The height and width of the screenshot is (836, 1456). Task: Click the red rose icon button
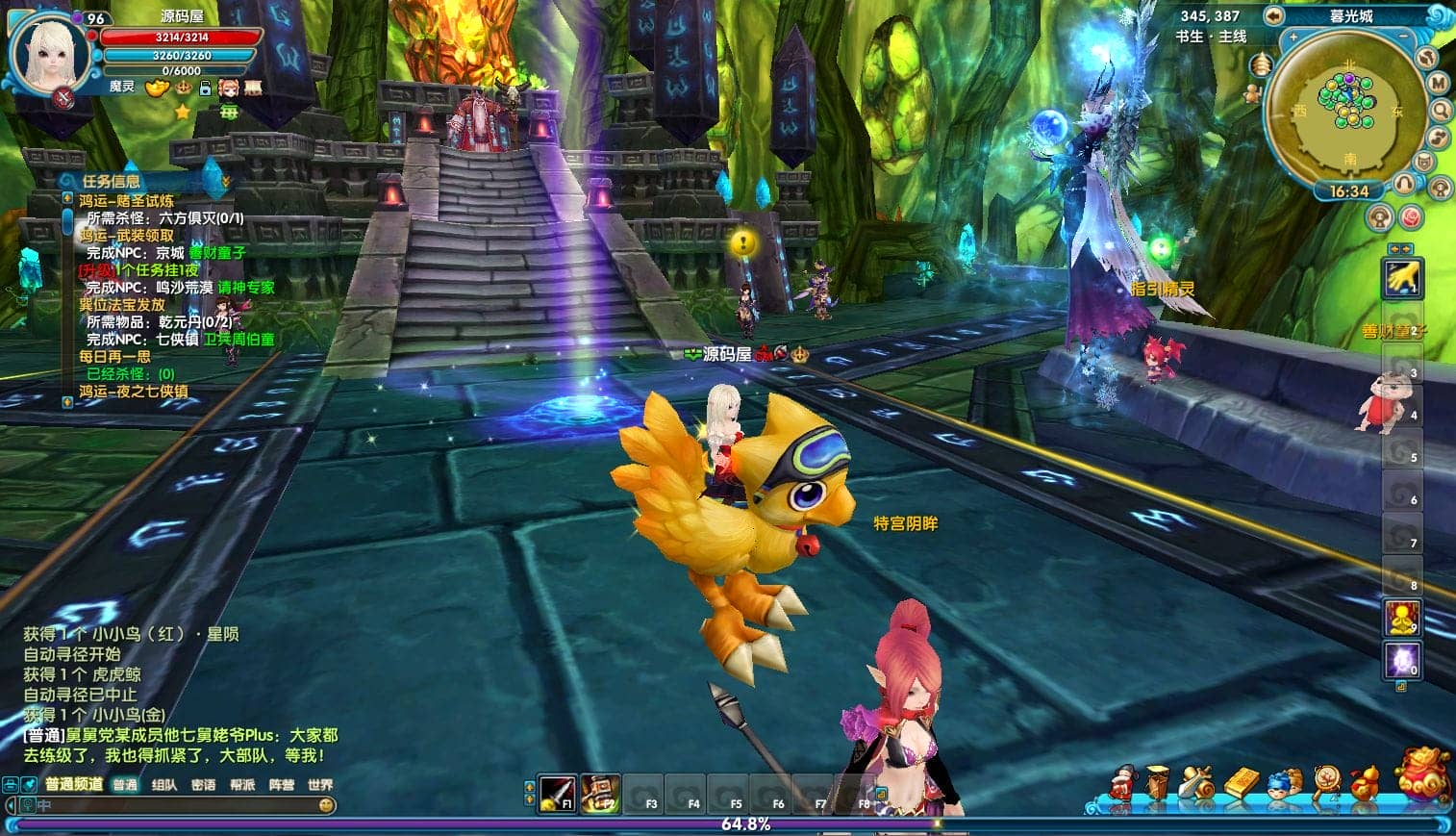[1410, 217]
